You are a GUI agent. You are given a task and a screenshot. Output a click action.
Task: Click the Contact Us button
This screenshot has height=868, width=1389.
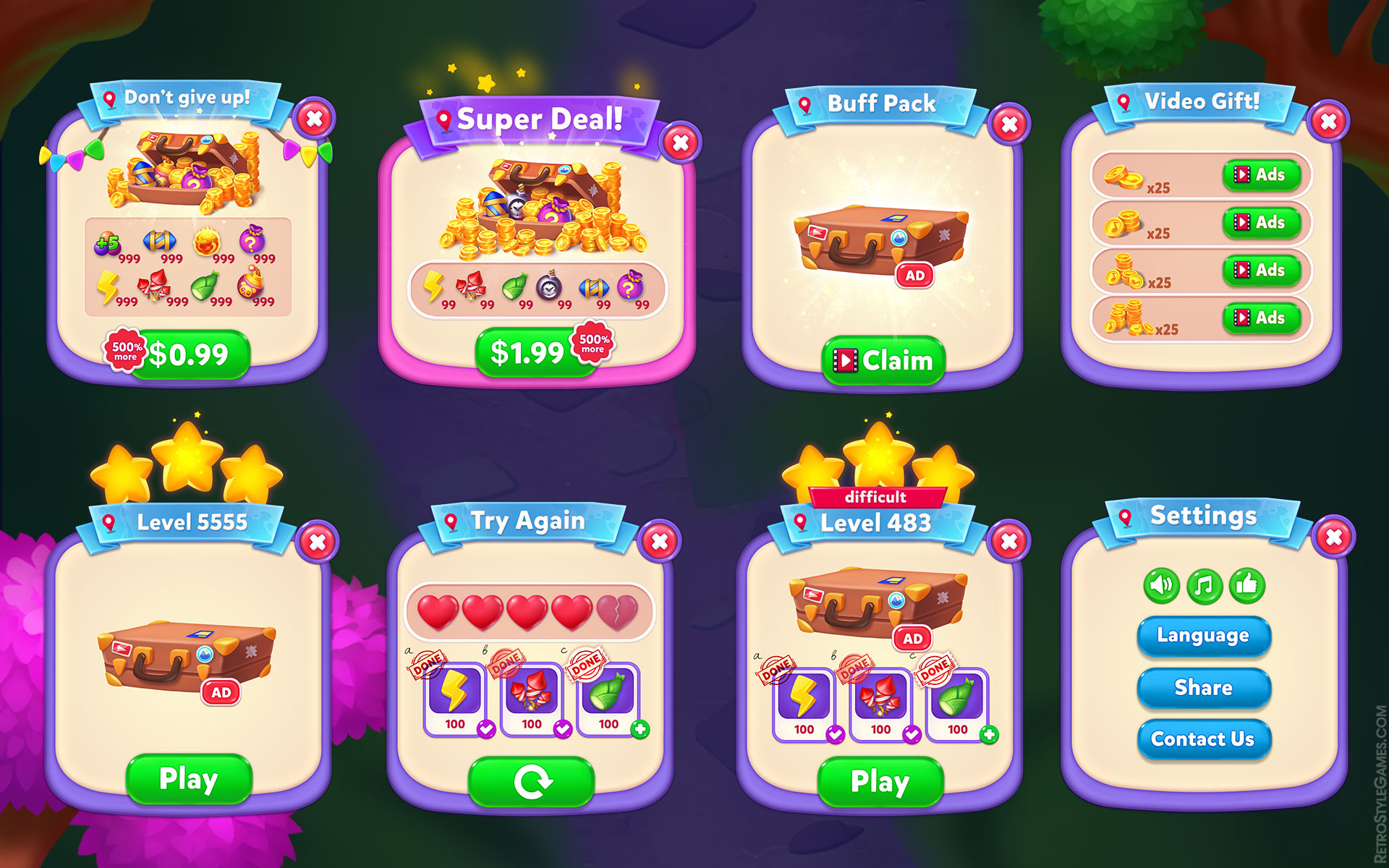pos(1204,739)
